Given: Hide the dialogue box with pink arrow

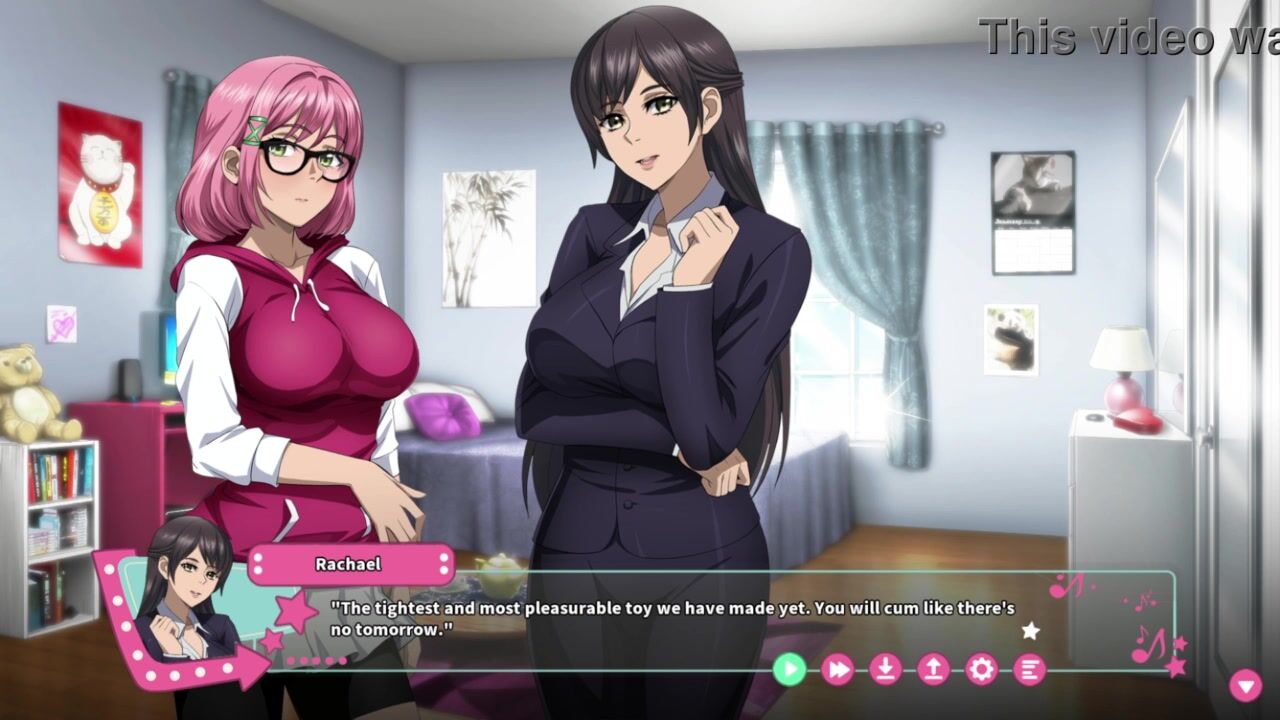Looking at the screenshot, I should (x=1245, y=685).
